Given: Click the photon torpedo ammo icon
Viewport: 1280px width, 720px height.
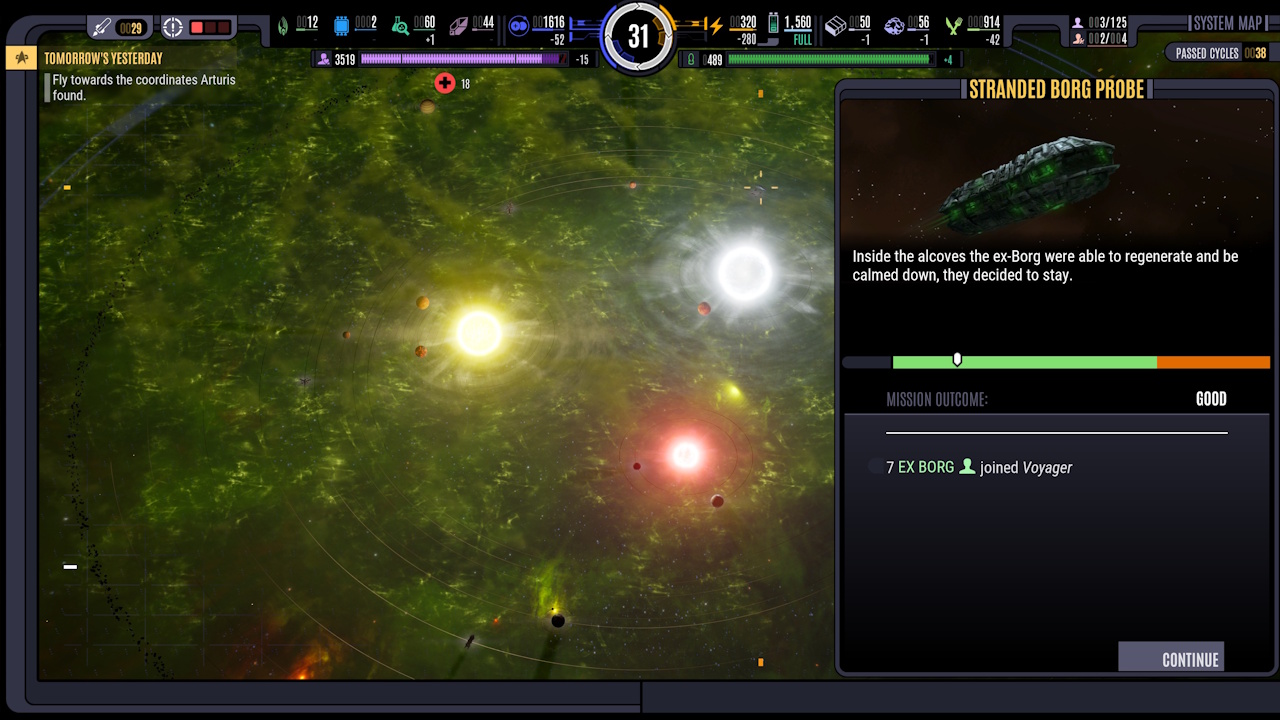Looking at the screenshot, I should [102, 27].
